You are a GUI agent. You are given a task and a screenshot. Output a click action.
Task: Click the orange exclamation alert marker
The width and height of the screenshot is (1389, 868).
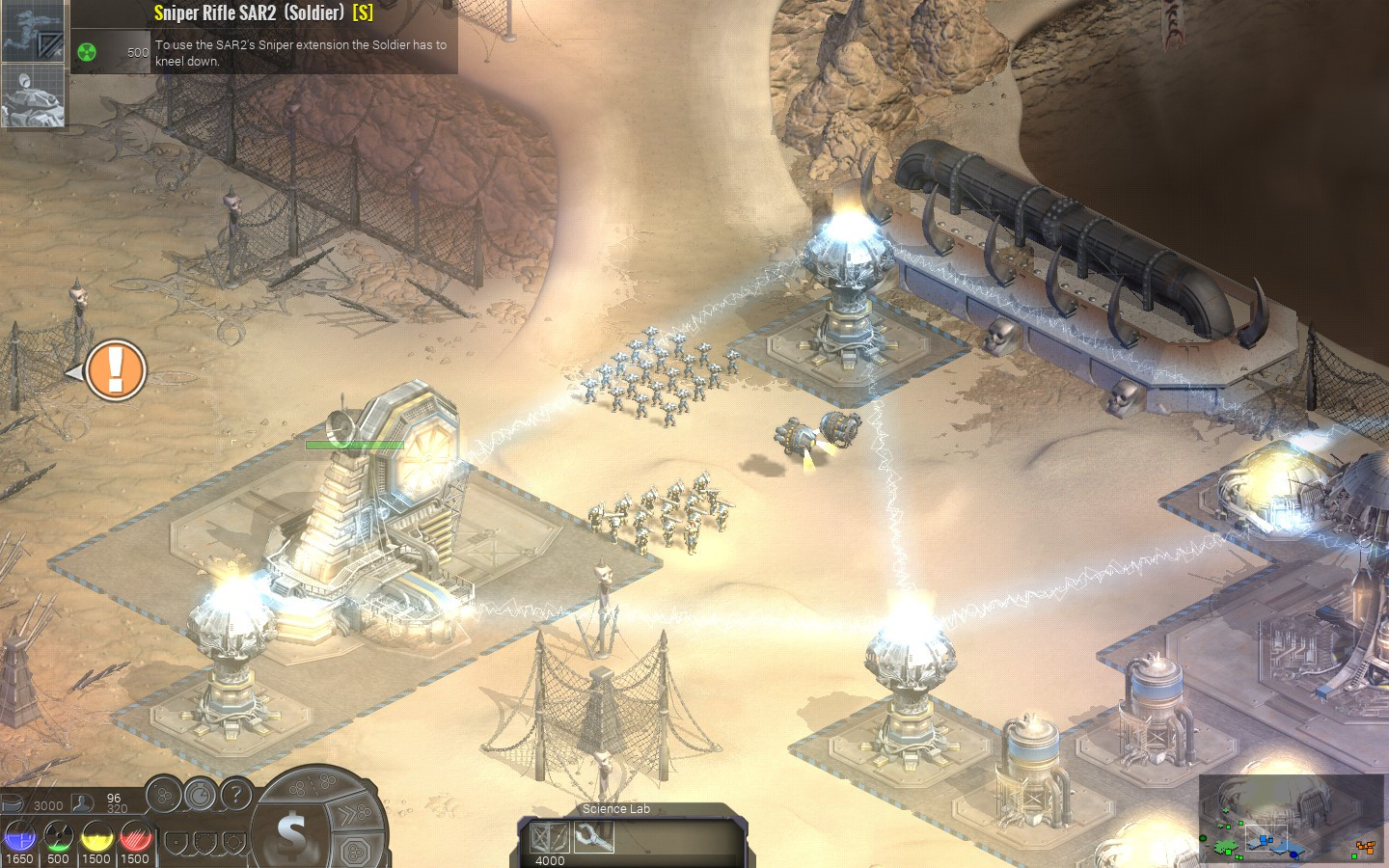click(x=115, y=370)
